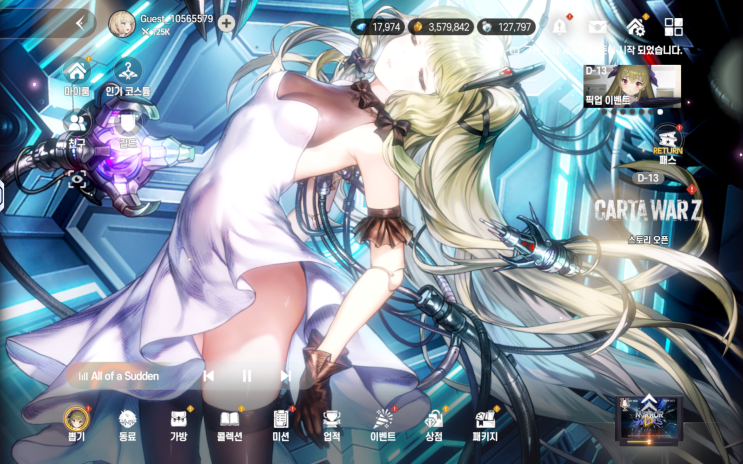Open the RETURN 패스 pass
Screen dimensions: 743x464
(x=667, y=143)
